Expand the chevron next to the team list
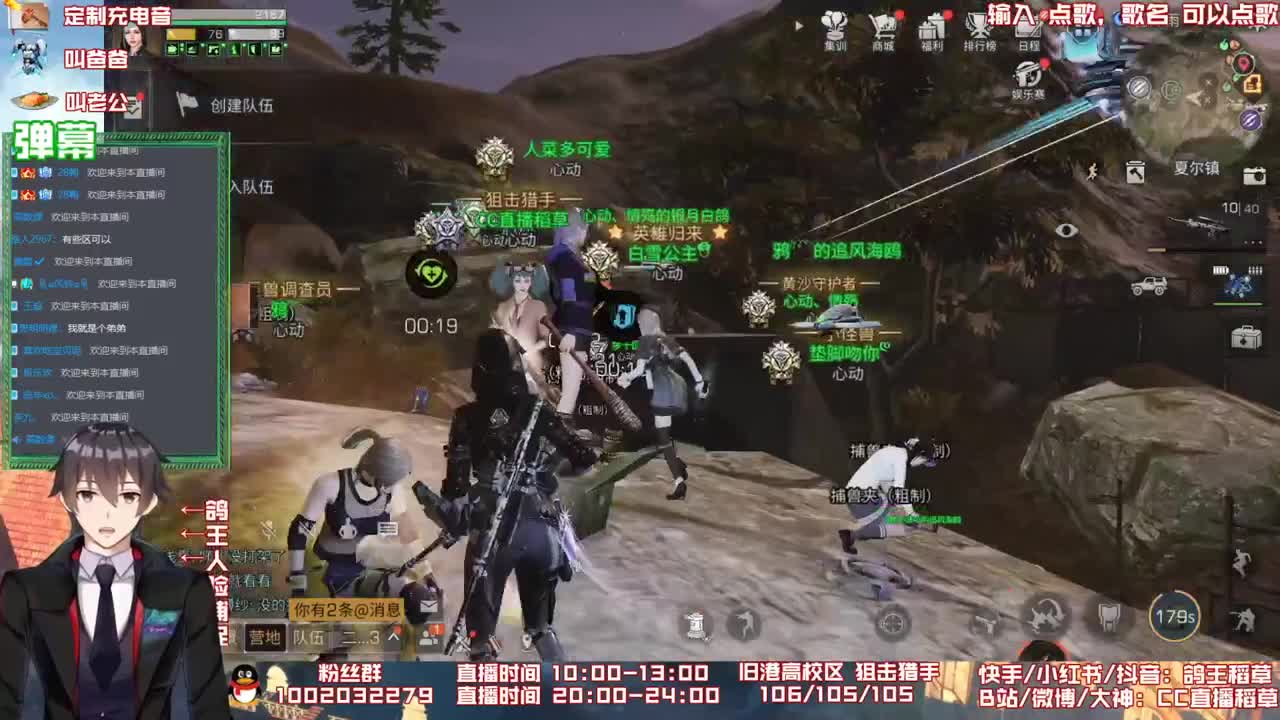The image size is (1280, 720). [392, 636]
